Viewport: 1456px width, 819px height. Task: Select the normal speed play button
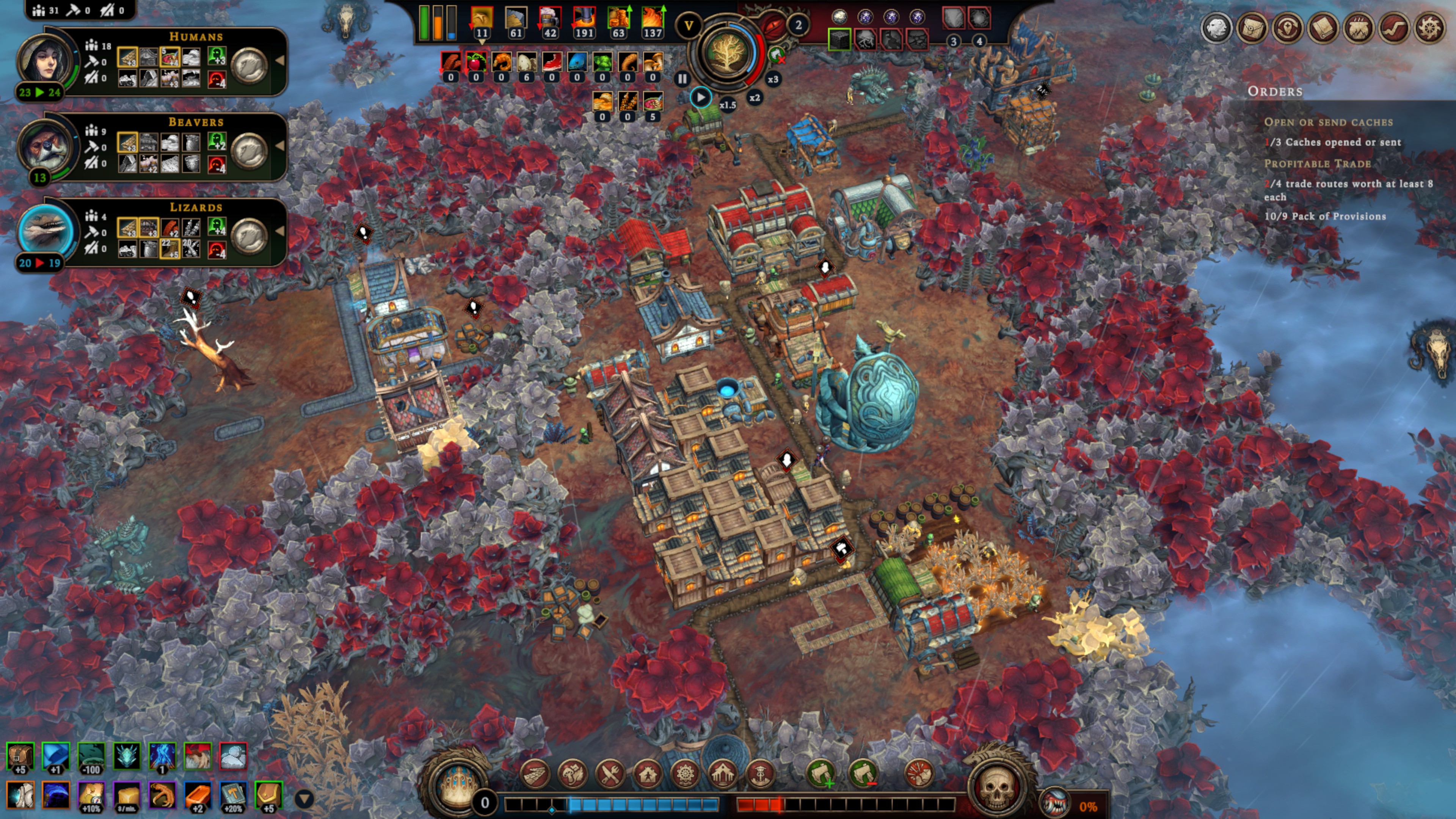pos(701,98)
